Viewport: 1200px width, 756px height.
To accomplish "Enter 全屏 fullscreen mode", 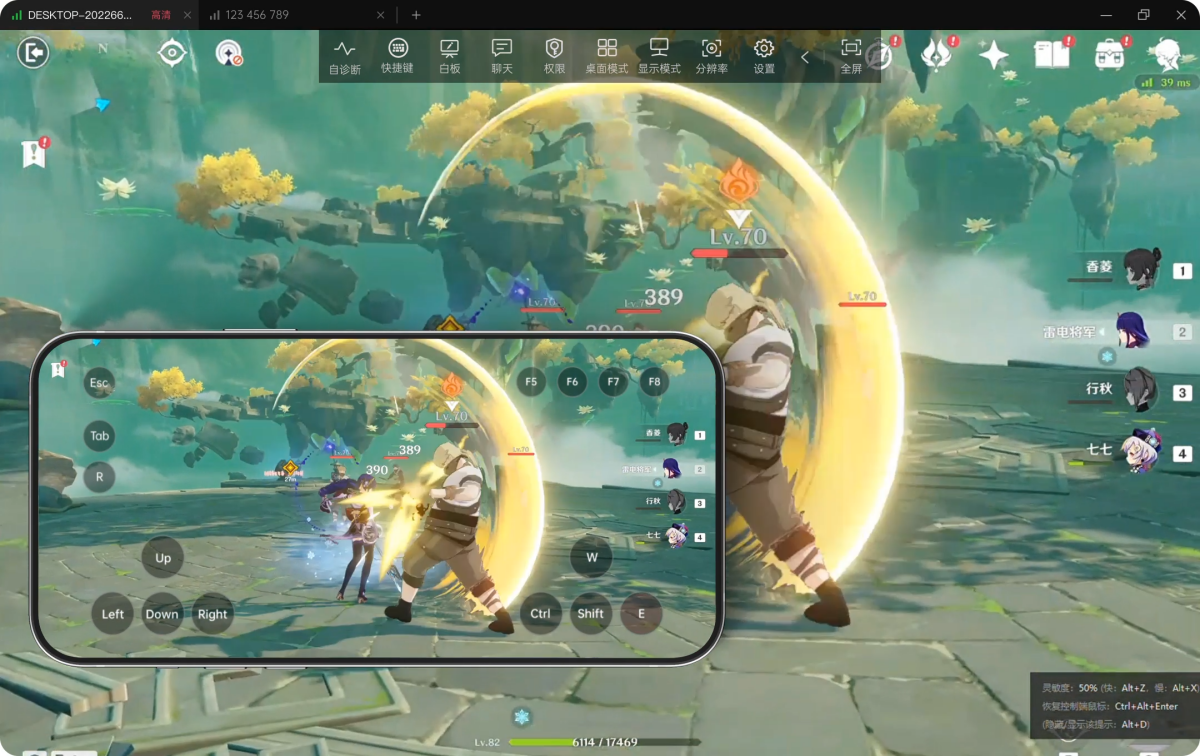I will (851, 57).
